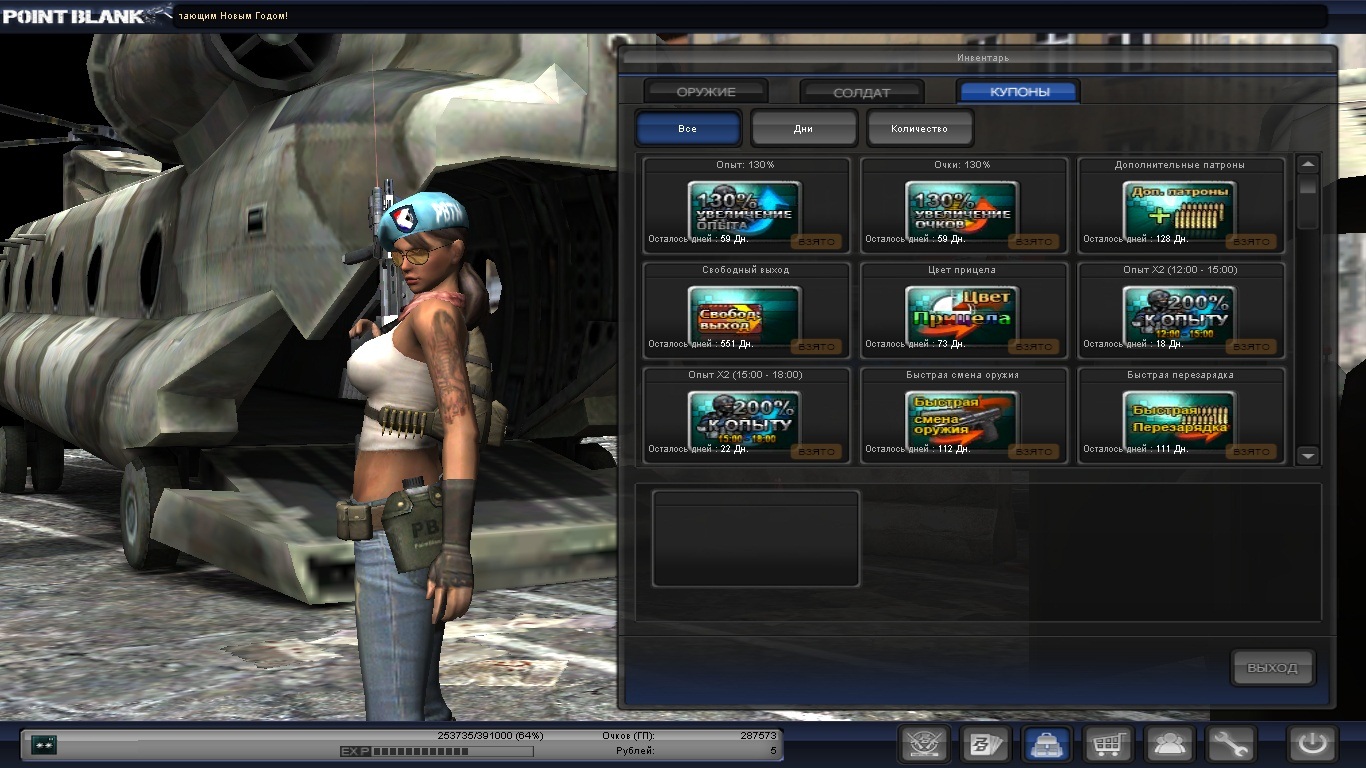The width and height of the screenshot is (1366, 768).
Task: Show all coupons with Все filter
Action: pyautogui.click(x=688, y=129)
